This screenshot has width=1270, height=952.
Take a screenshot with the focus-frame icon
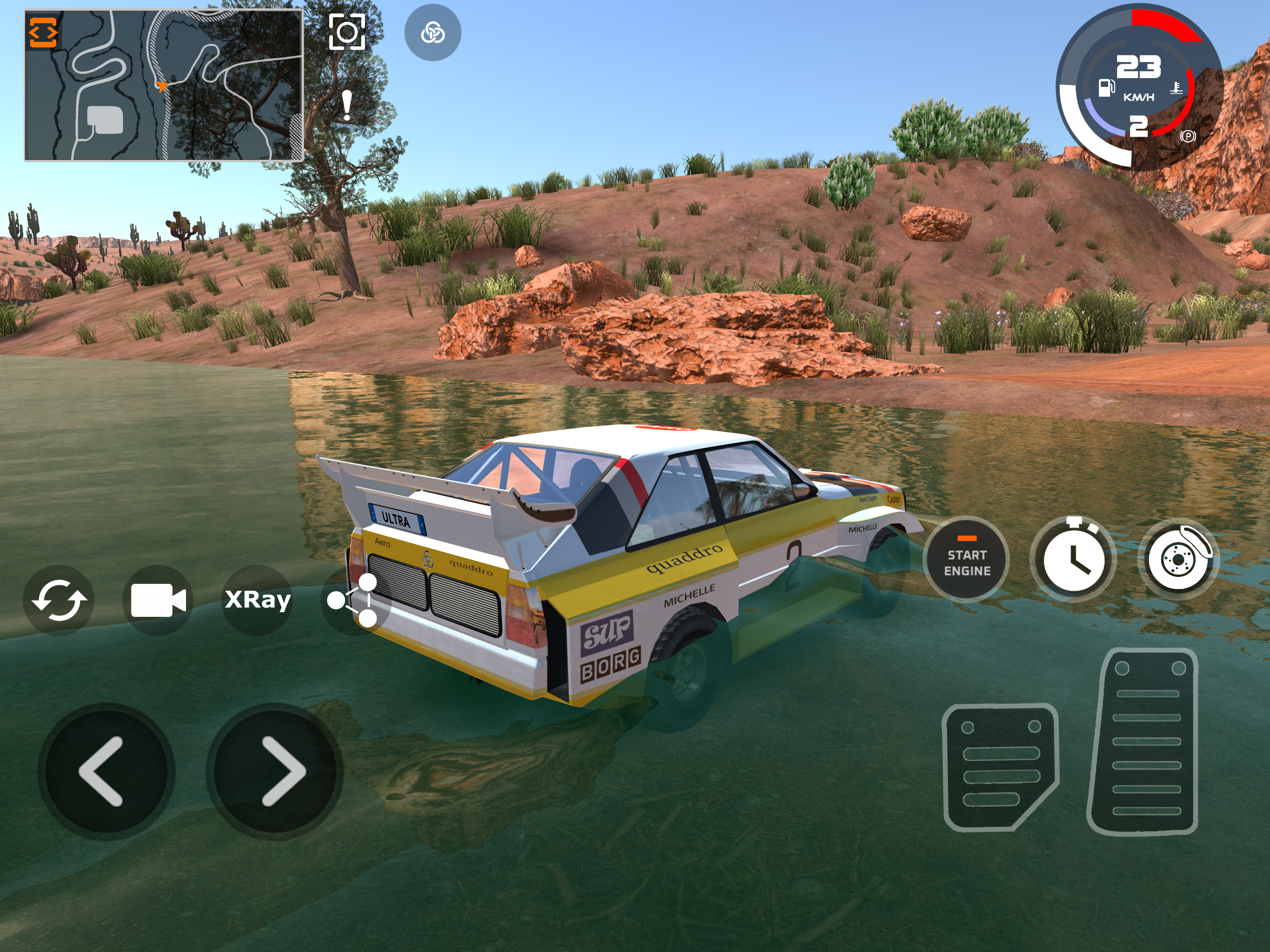[347, 32]
